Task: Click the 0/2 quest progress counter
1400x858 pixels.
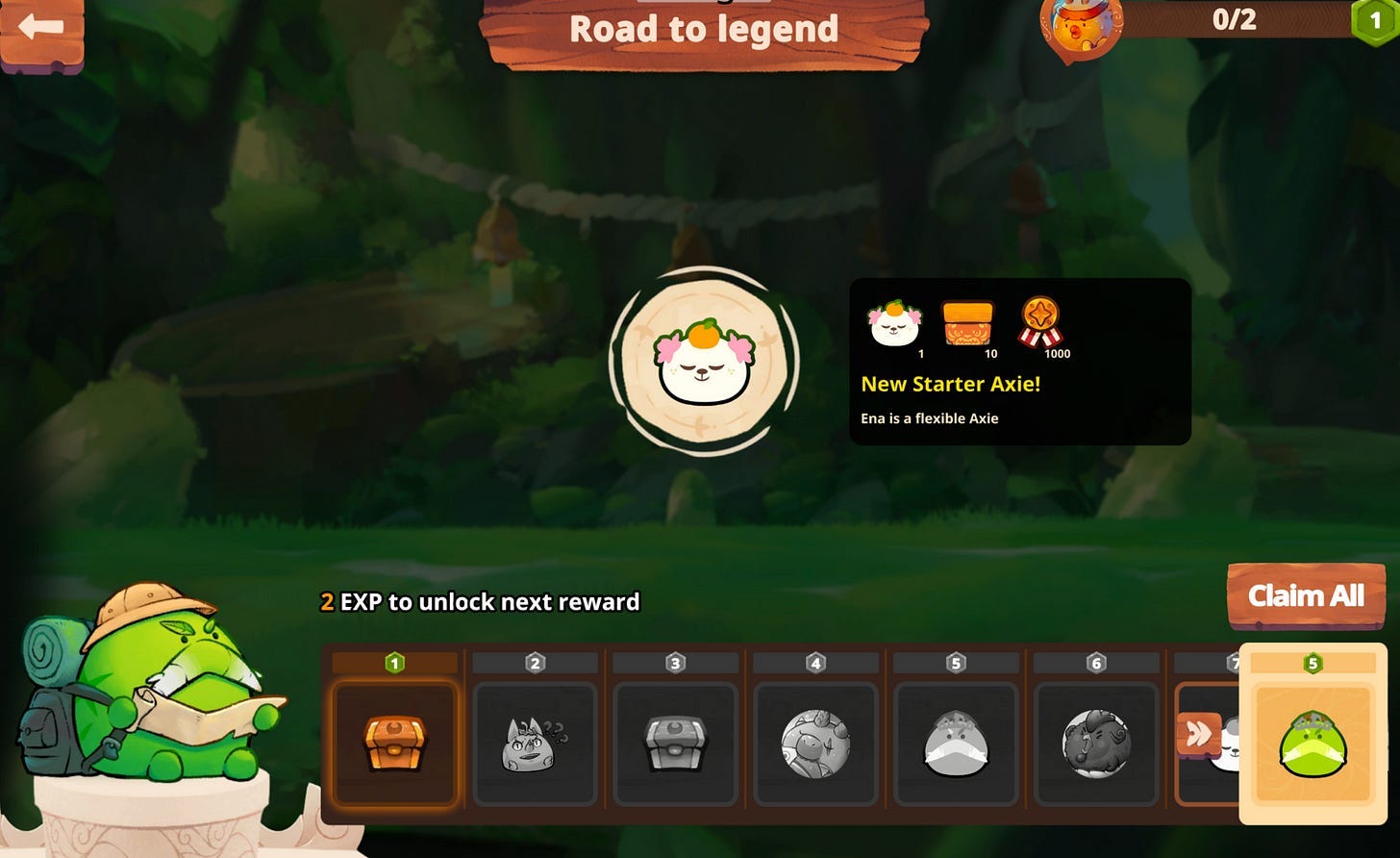Action: 1237,20
